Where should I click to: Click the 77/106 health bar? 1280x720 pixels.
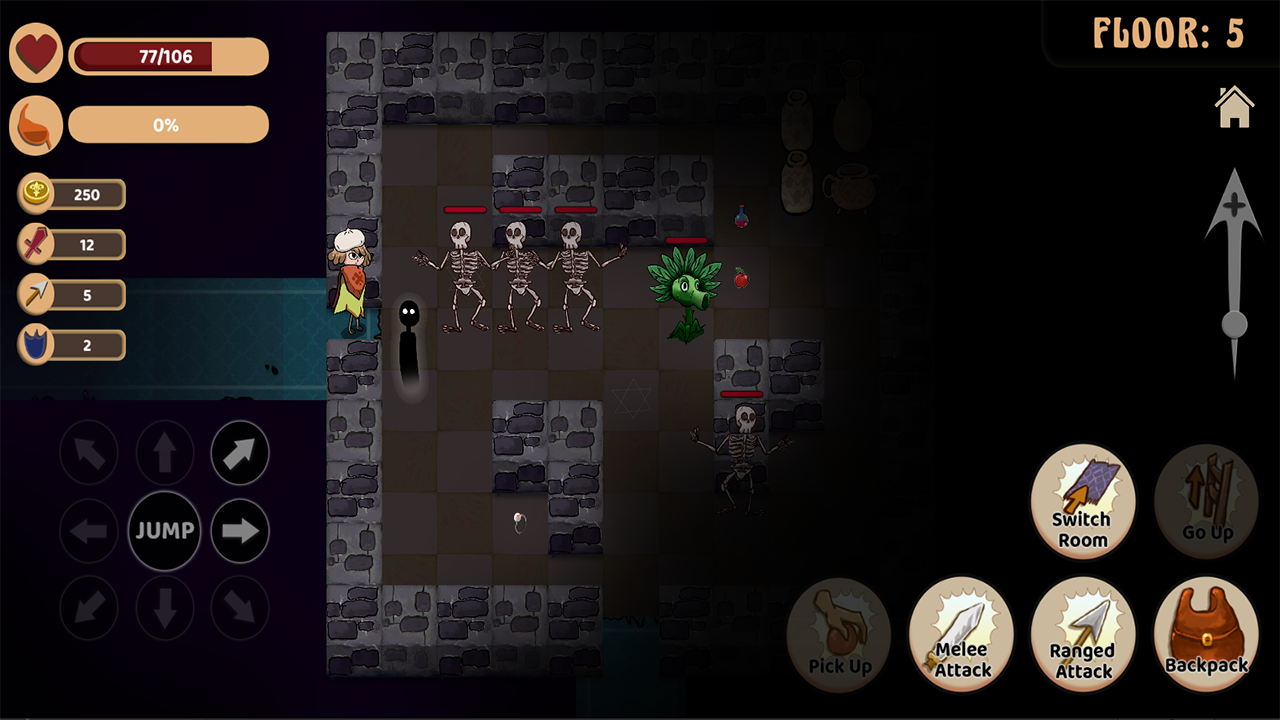coord(168,56)
